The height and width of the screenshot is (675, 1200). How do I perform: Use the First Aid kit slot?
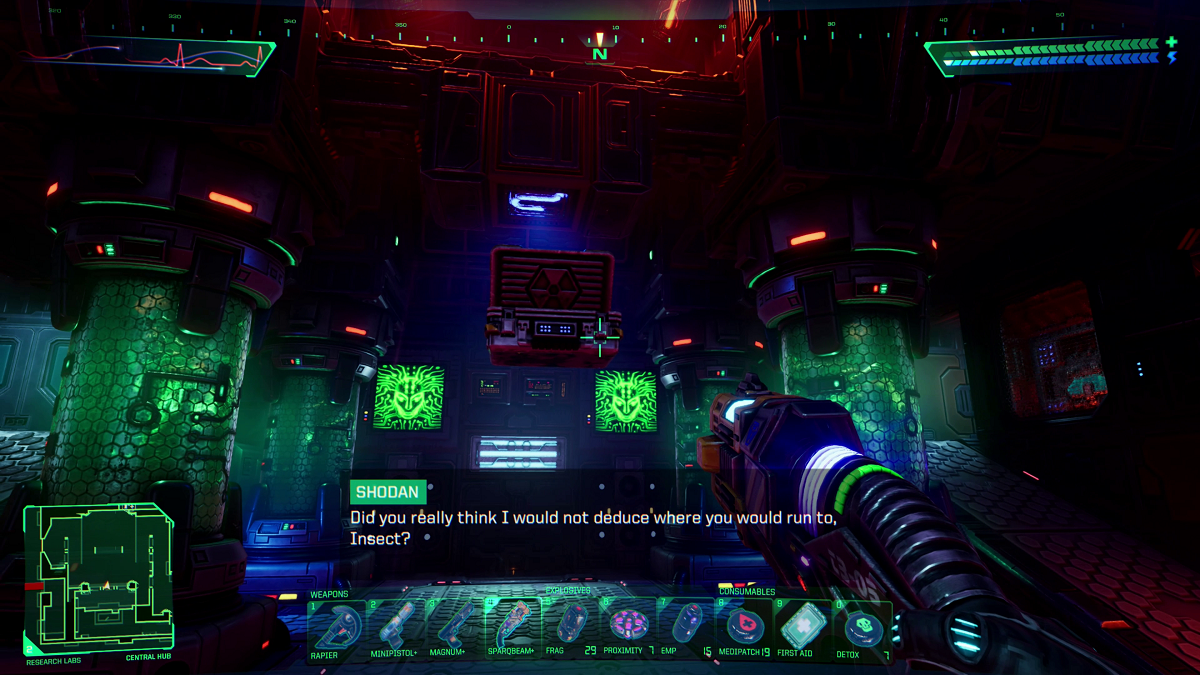(802, 627)
